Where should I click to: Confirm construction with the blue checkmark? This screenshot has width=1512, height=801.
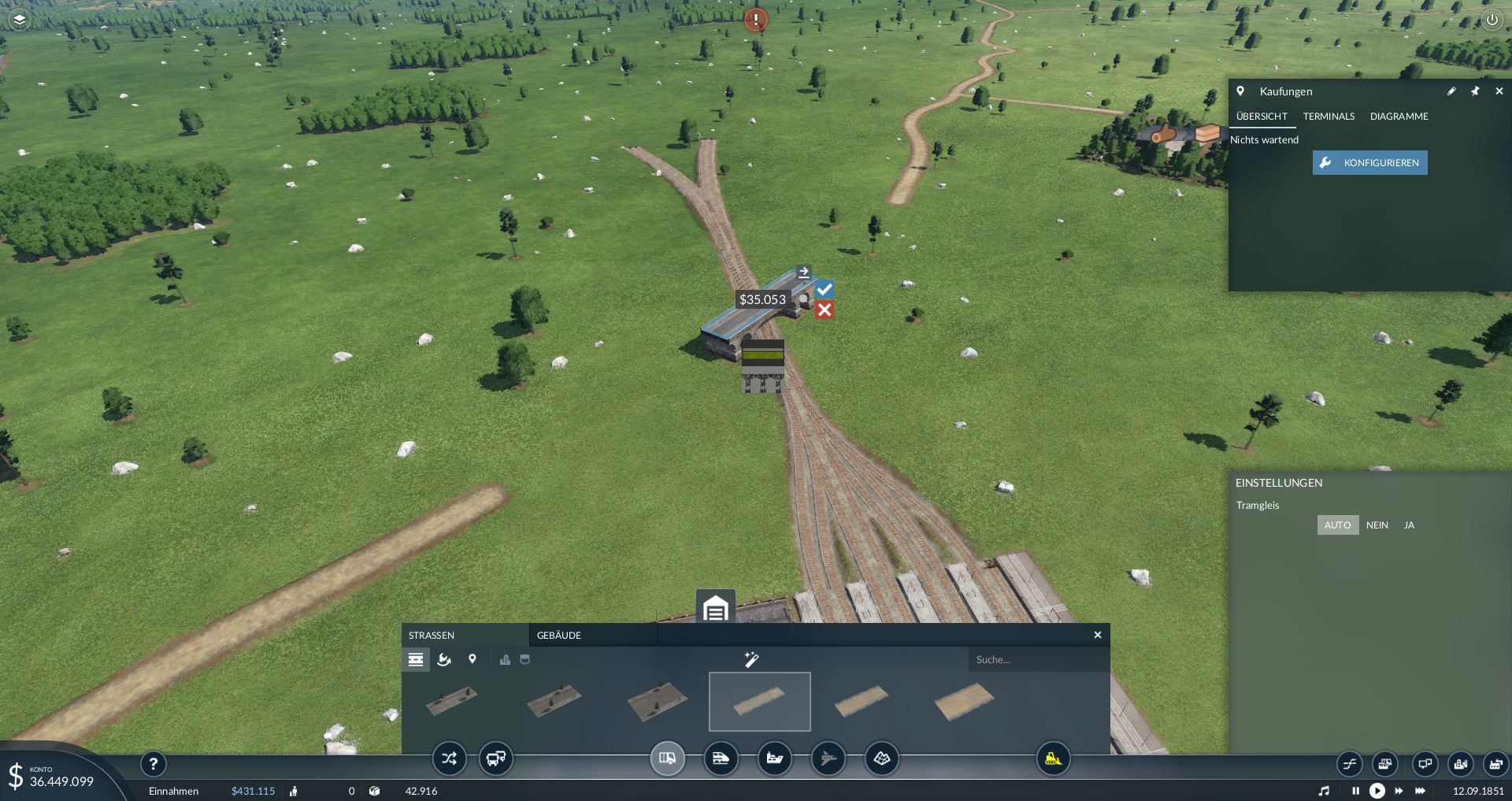(x=824, y=289)
